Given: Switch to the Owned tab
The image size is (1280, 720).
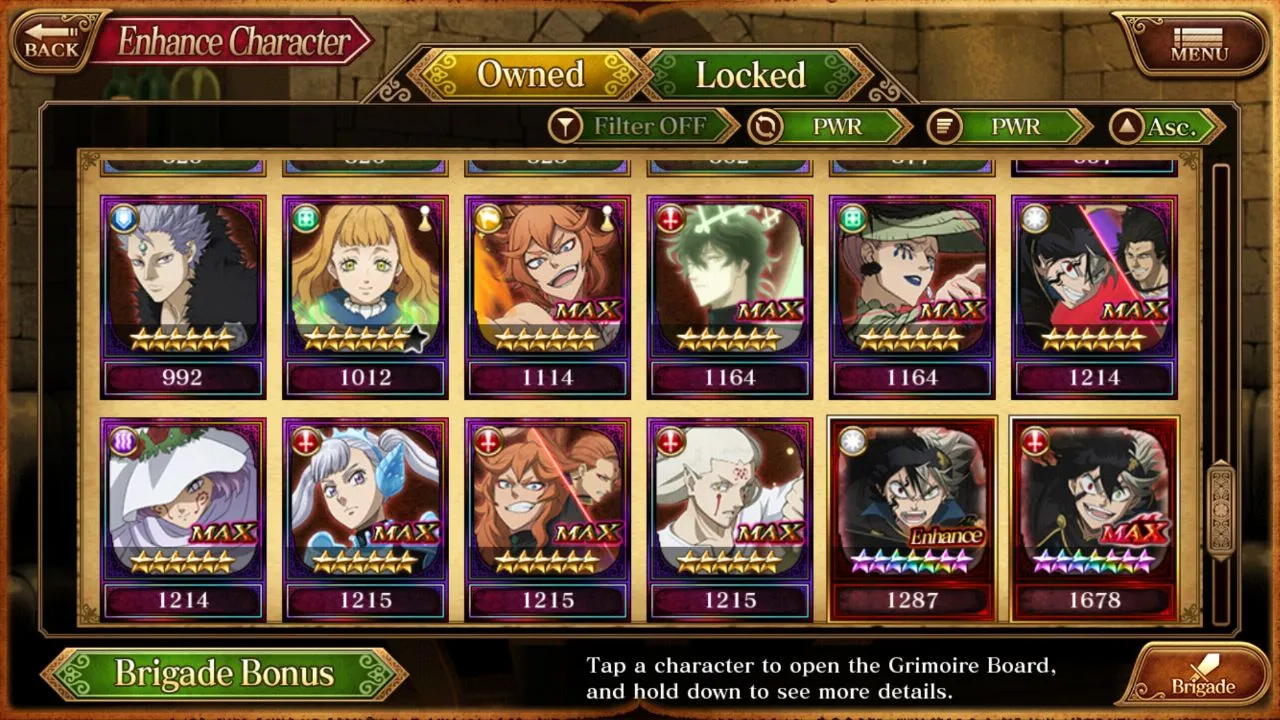Looking at the screenshot, I should coord(530,75).
